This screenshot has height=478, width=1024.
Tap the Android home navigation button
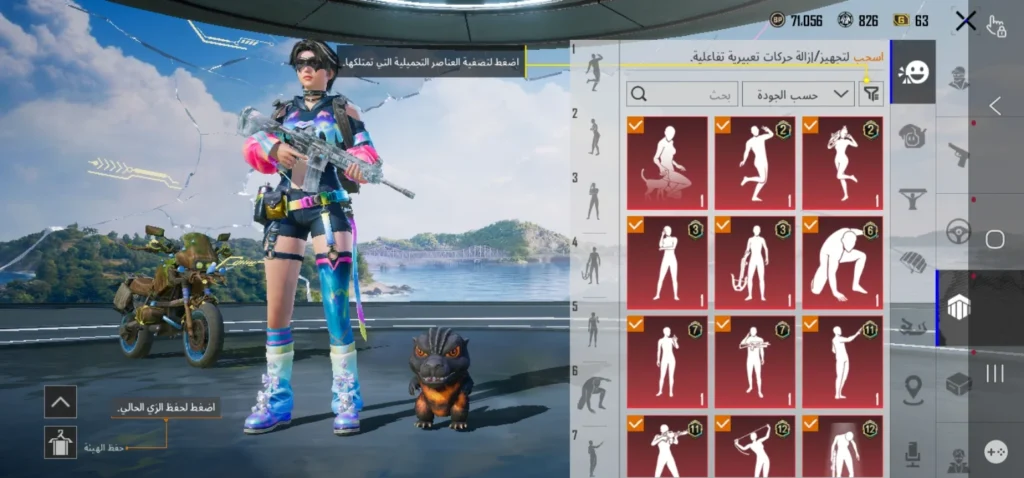tap(995, 239)
